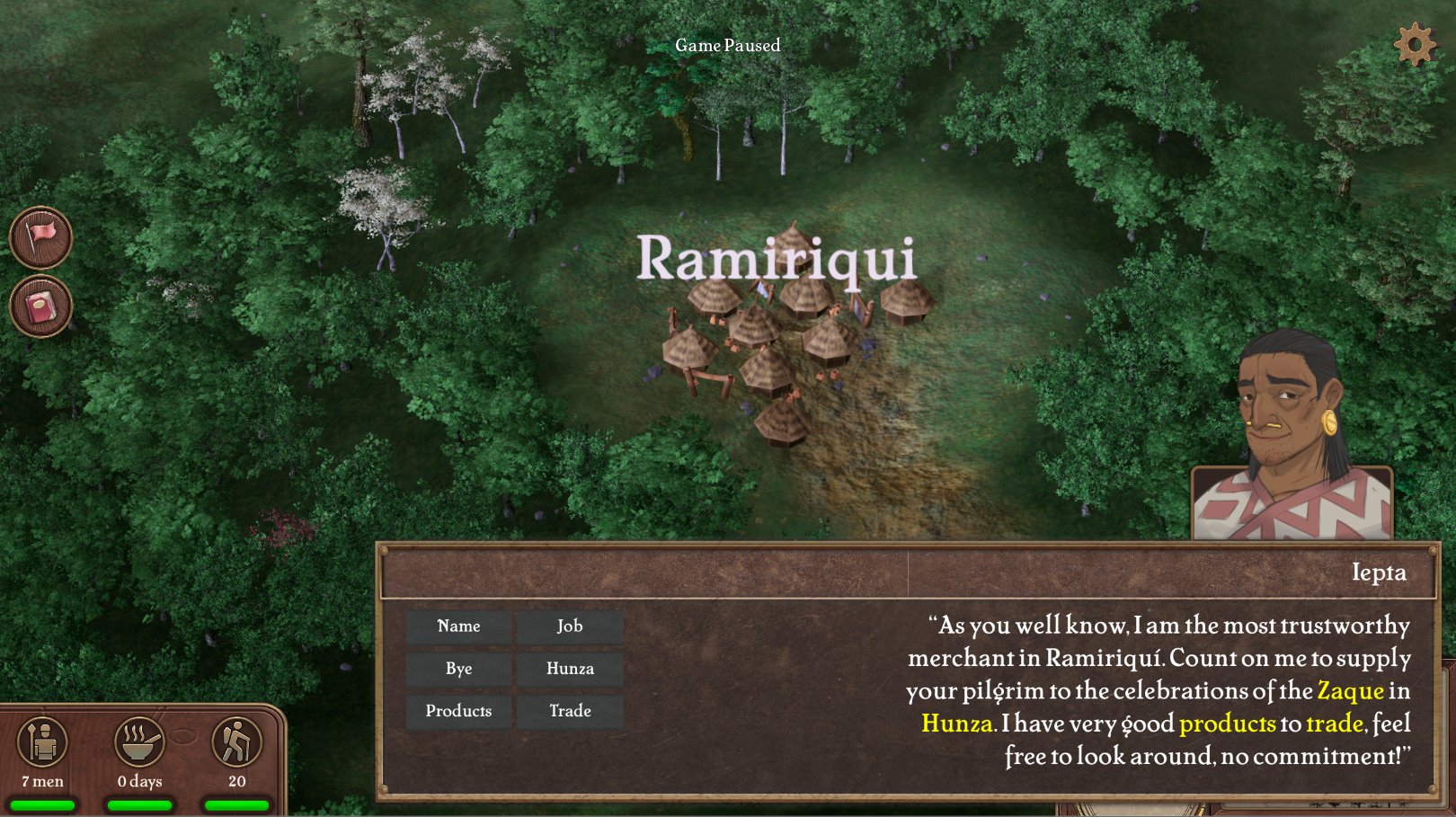Open Trade with the merchant

[570, 711]
